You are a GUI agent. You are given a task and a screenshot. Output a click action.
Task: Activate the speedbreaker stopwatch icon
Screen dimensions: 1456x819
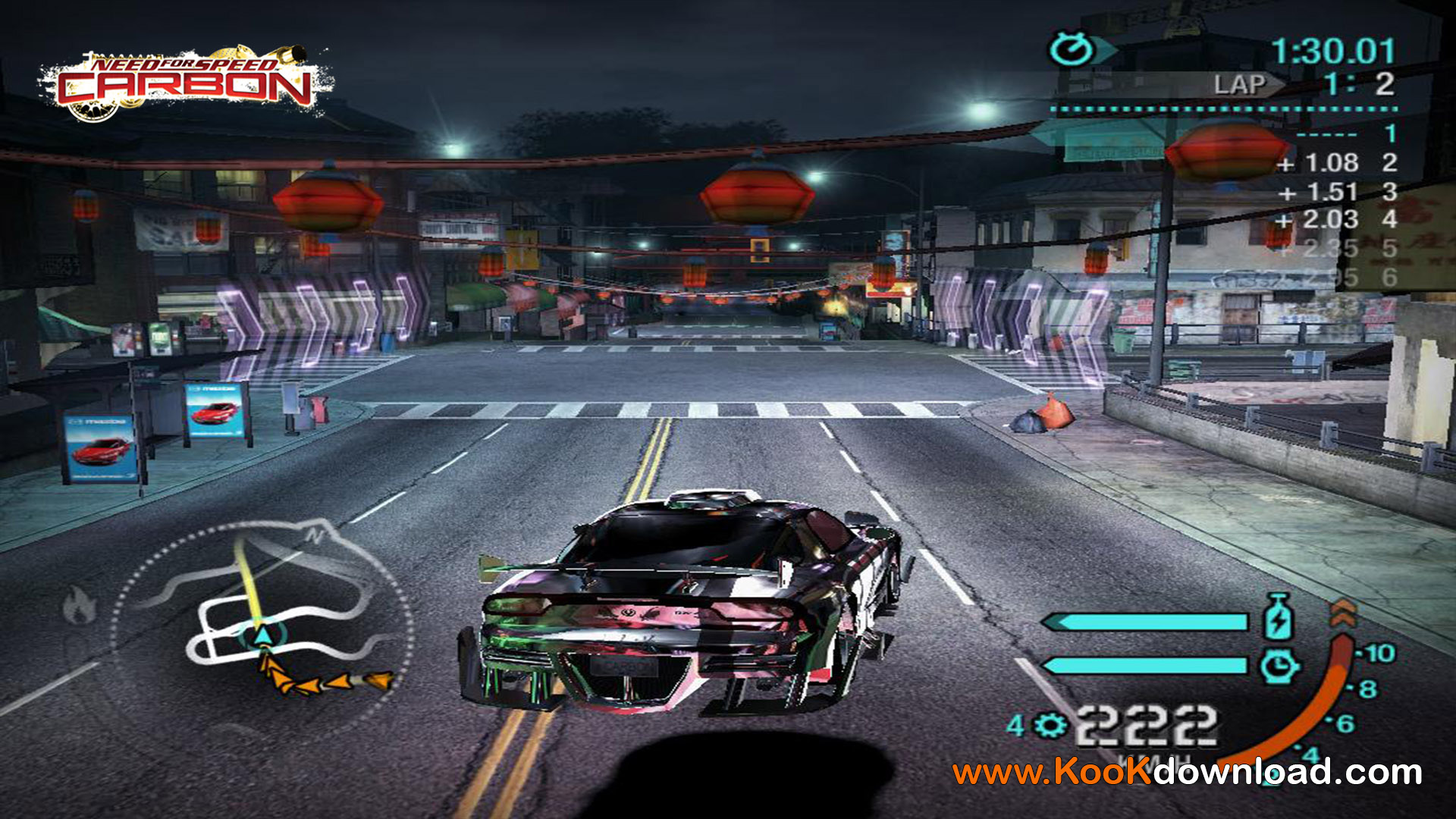click(x=1279, y=666)
